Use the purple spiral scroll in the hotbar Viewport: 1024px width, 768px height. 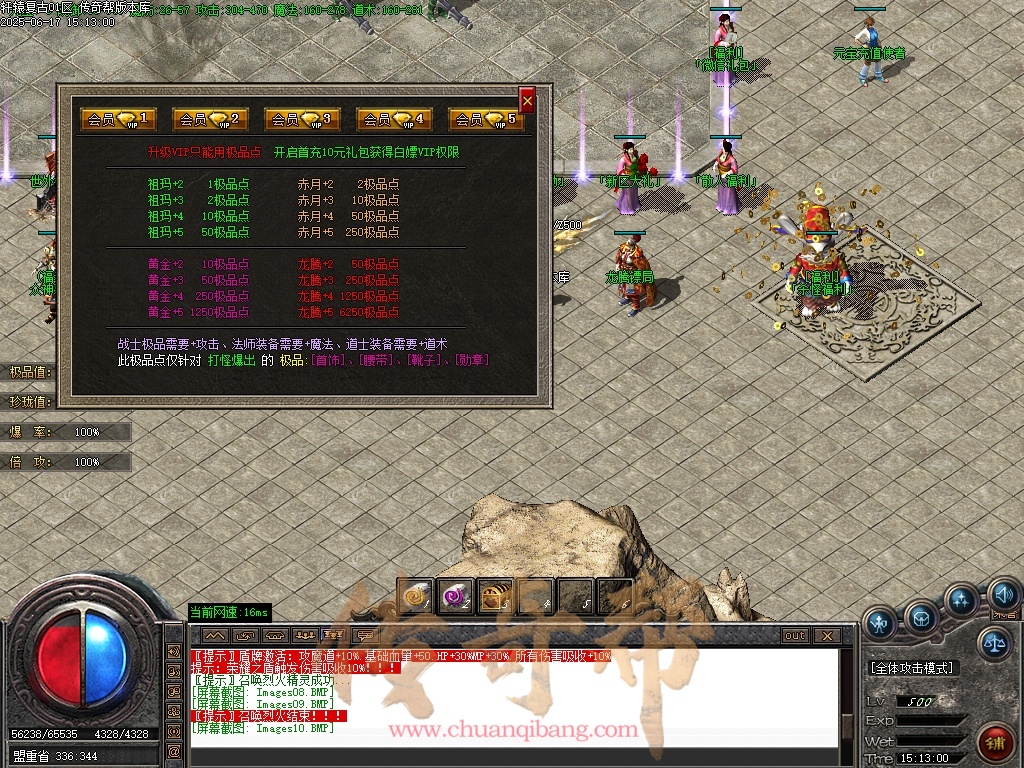(455, 597)
